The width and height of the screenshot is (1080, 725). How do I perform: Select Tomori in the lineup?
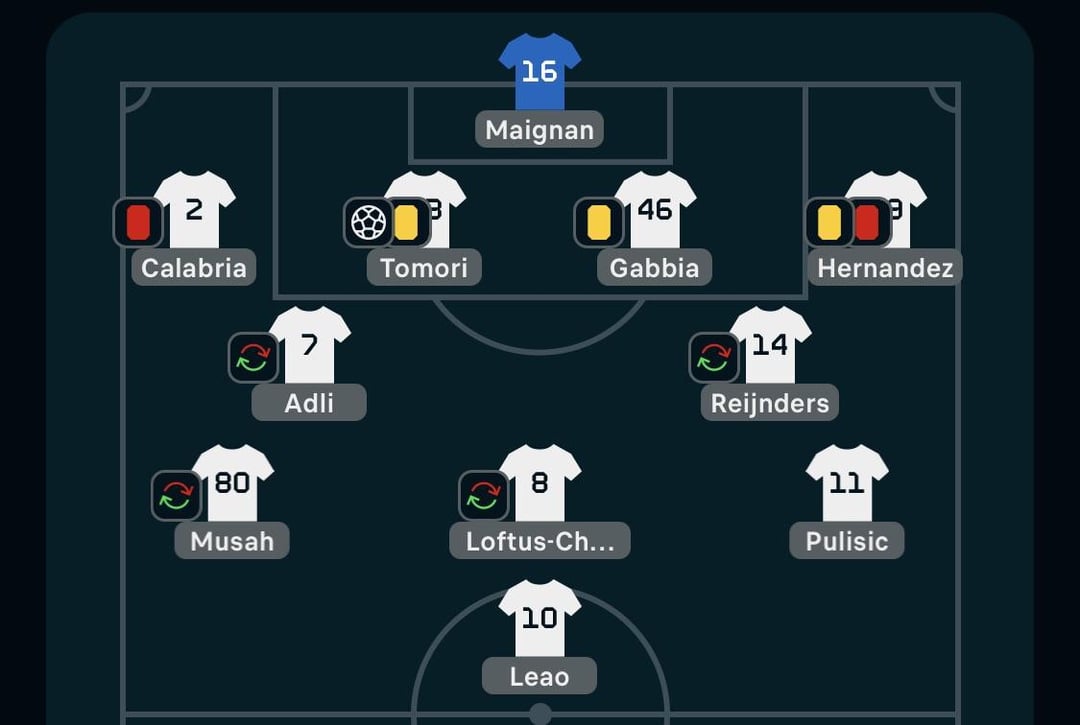[424, 268]
